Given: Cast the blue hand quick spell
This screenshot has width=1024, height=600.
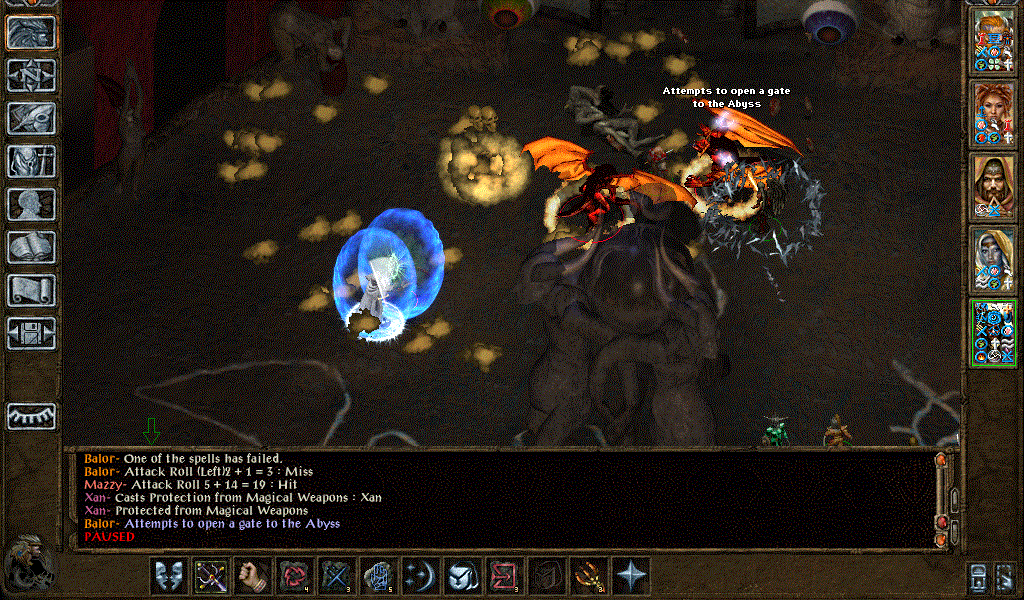Looking at the screenshot, I should (379, 576).
